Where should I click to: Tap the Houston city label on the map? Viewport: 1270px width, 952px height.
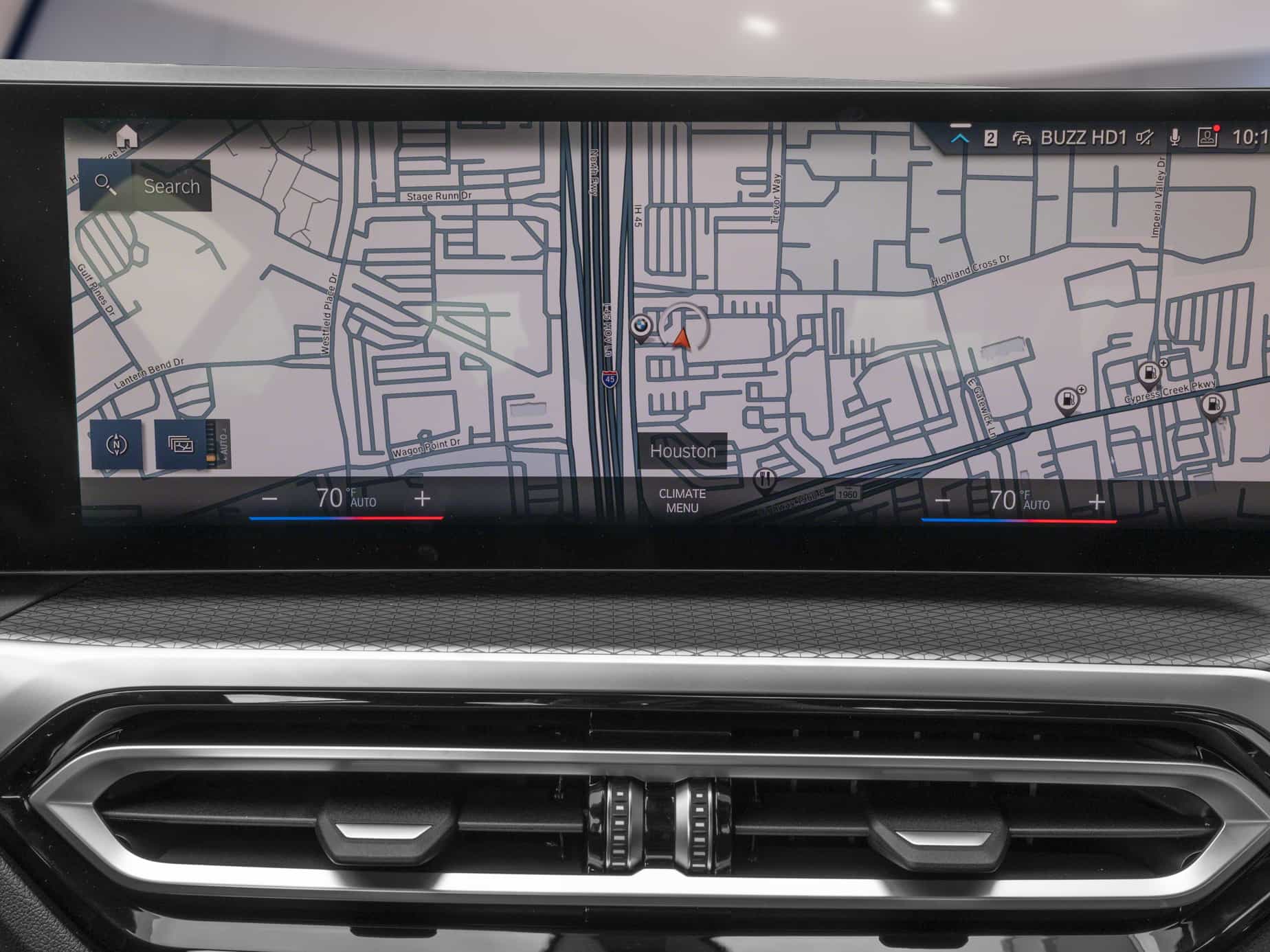pos(684,451)
